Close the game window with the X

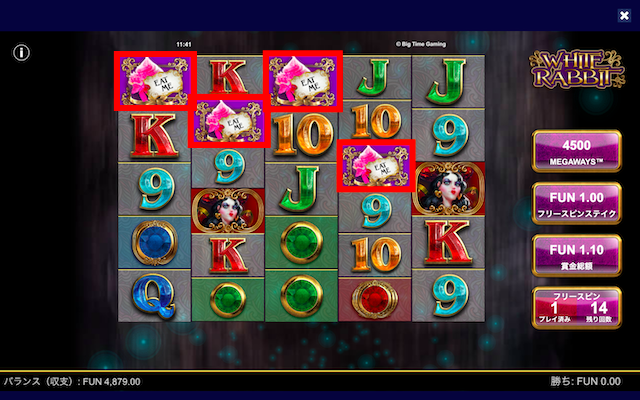624,15
